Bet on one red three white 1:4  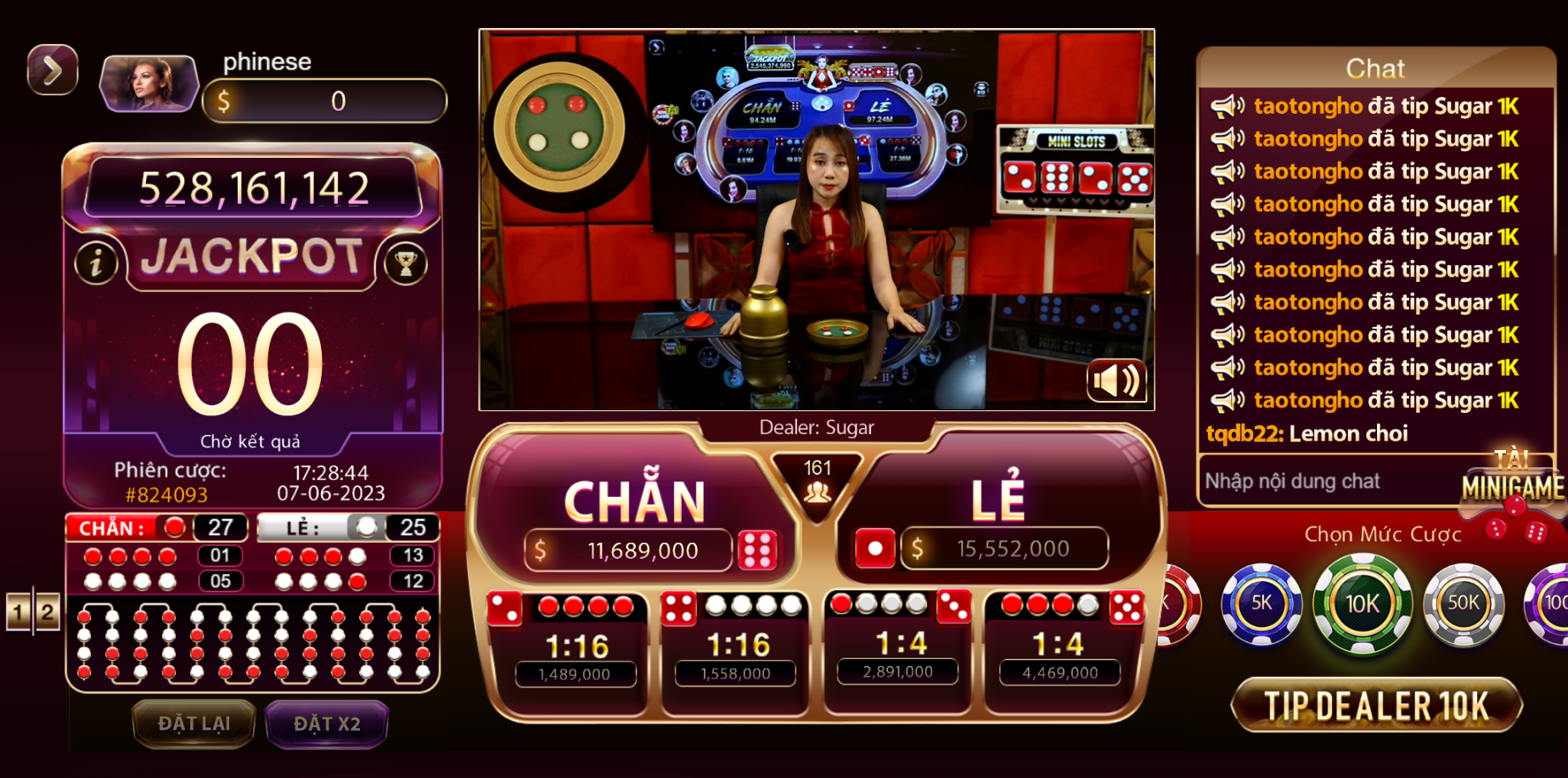coord(899,644)
